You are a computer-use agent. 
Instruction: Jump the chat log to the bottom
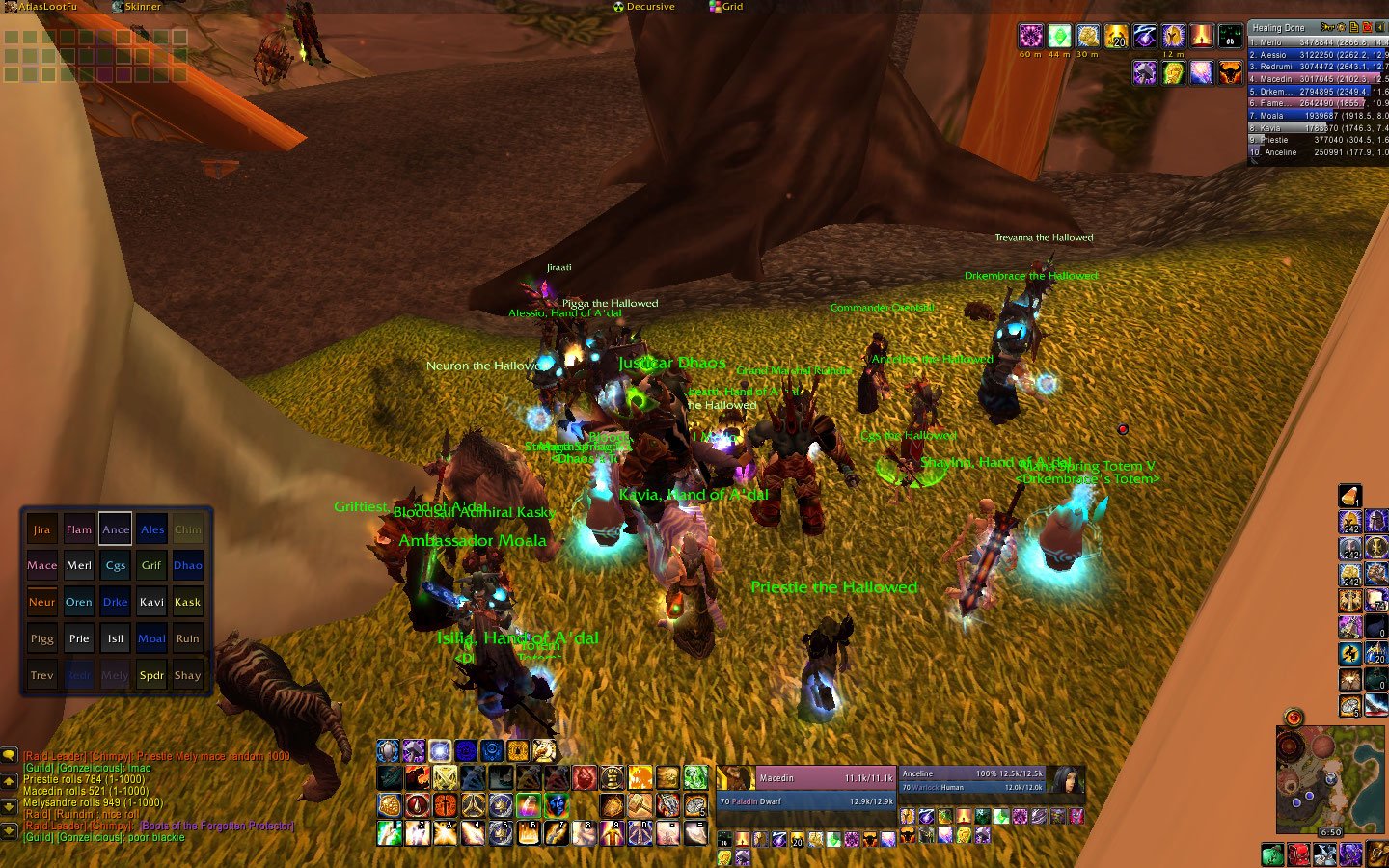9,829
